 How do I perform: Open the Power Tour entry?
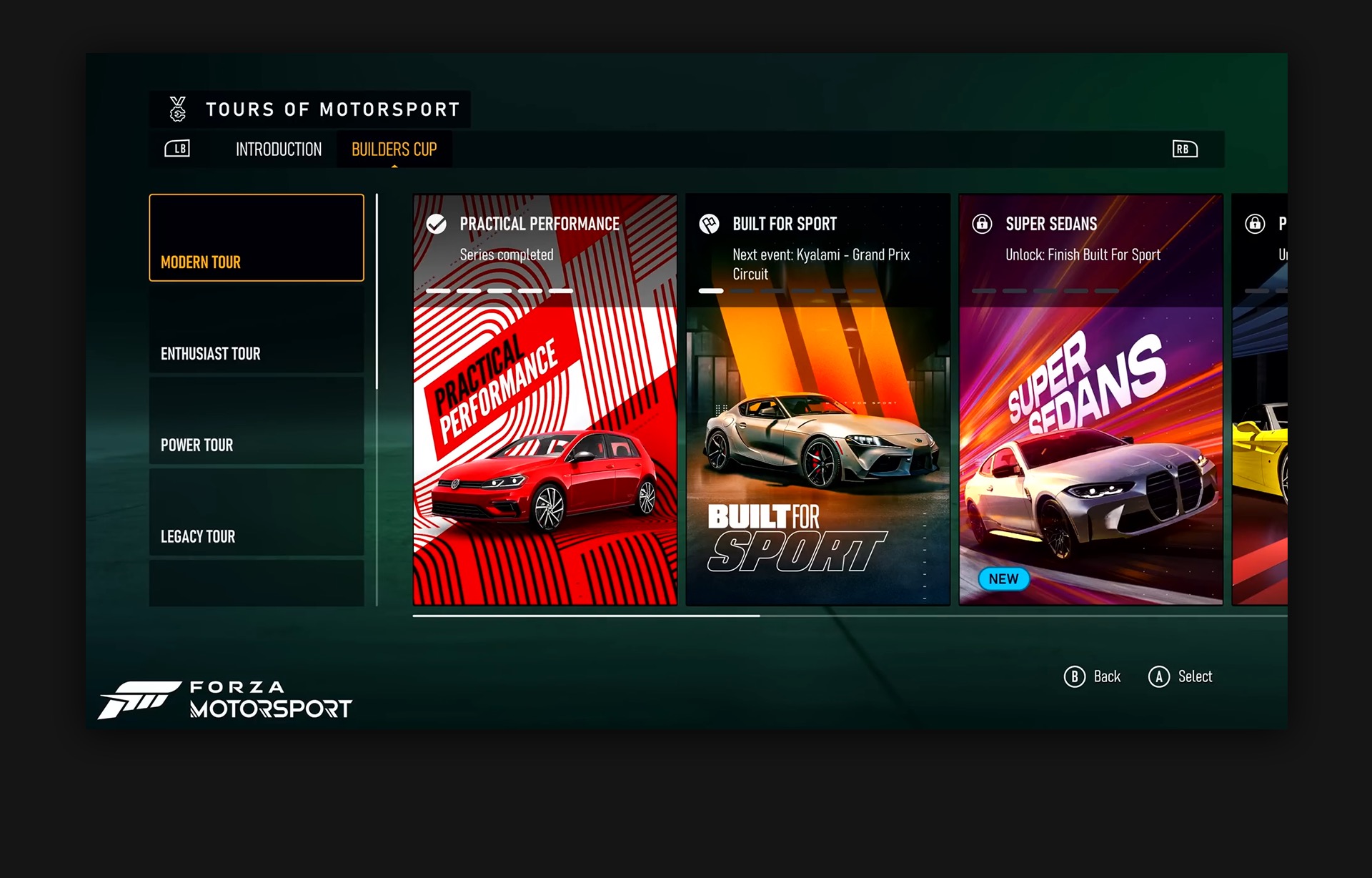click(x=257, y=422)
